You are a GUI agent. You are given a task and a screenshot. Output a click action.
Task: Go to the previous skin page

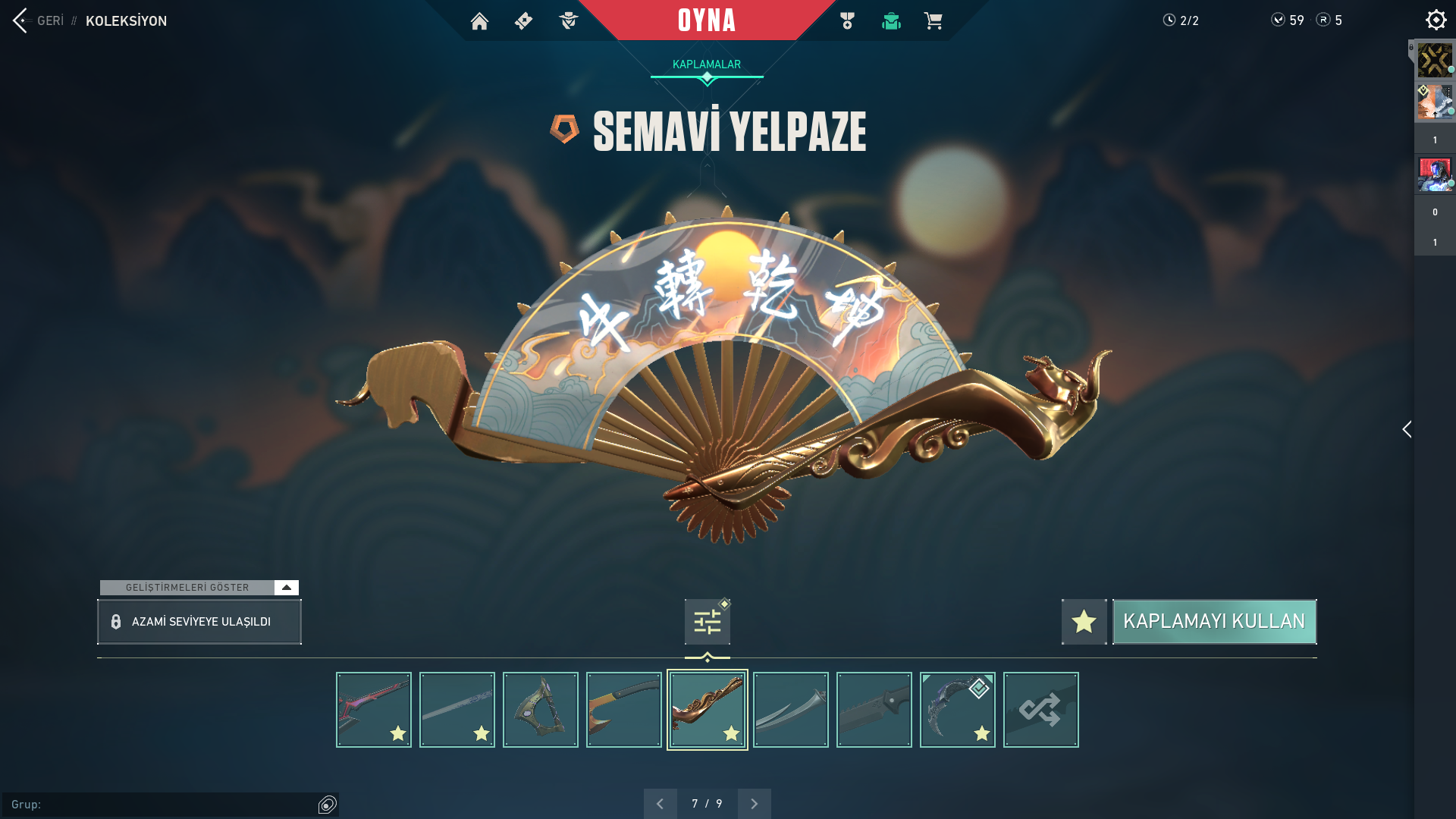(660, 804)
